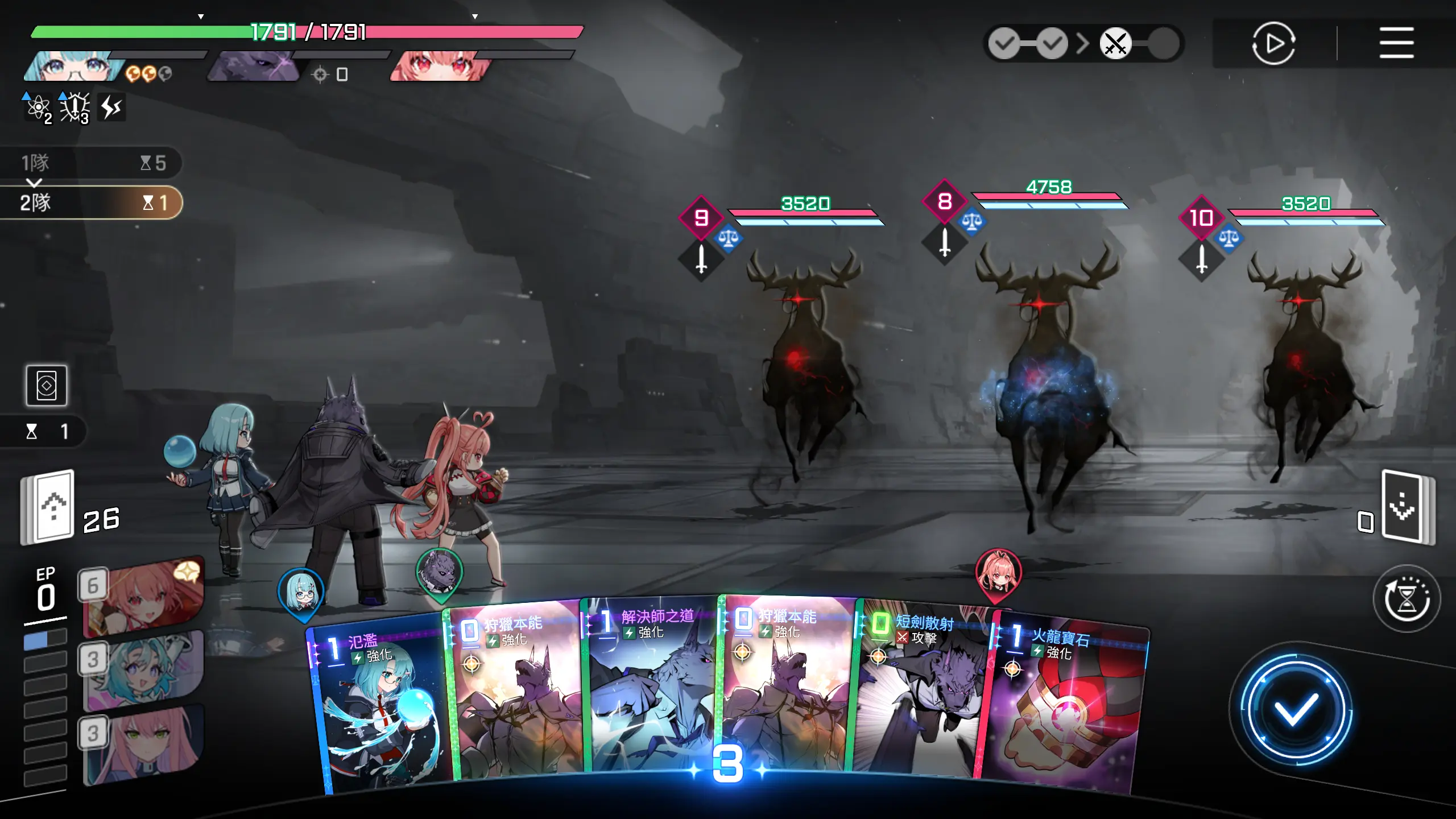Switch to 1隊 team row
This screenshot has height=819, width=1456.
(91, 163)
